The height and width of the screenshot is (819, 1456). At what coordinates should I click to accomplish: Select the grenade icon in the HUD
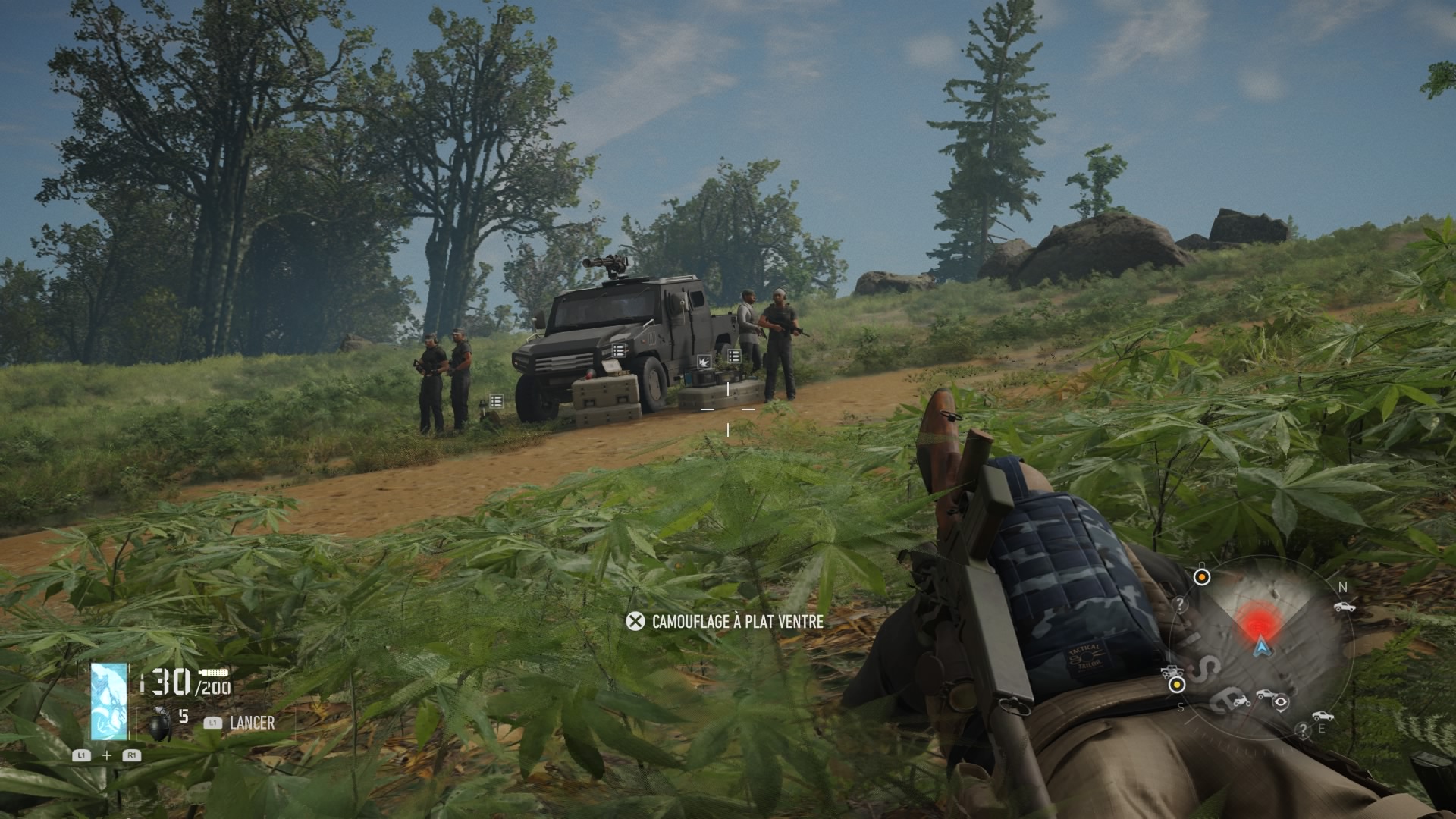click(x=159, y=725)
